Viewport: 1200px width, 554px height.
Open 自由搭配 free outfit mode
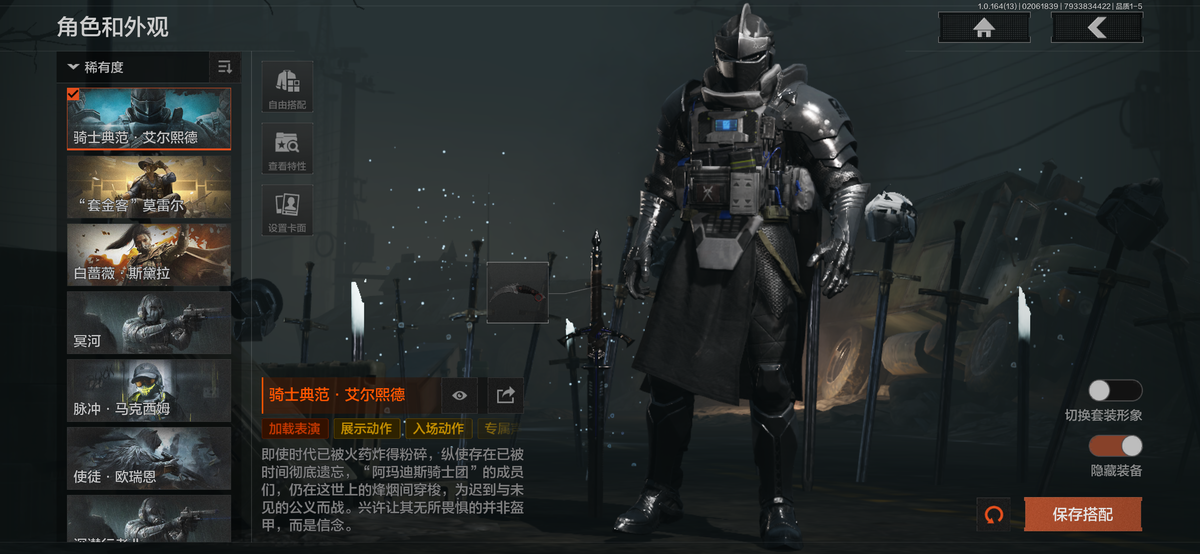pos(287,87)
